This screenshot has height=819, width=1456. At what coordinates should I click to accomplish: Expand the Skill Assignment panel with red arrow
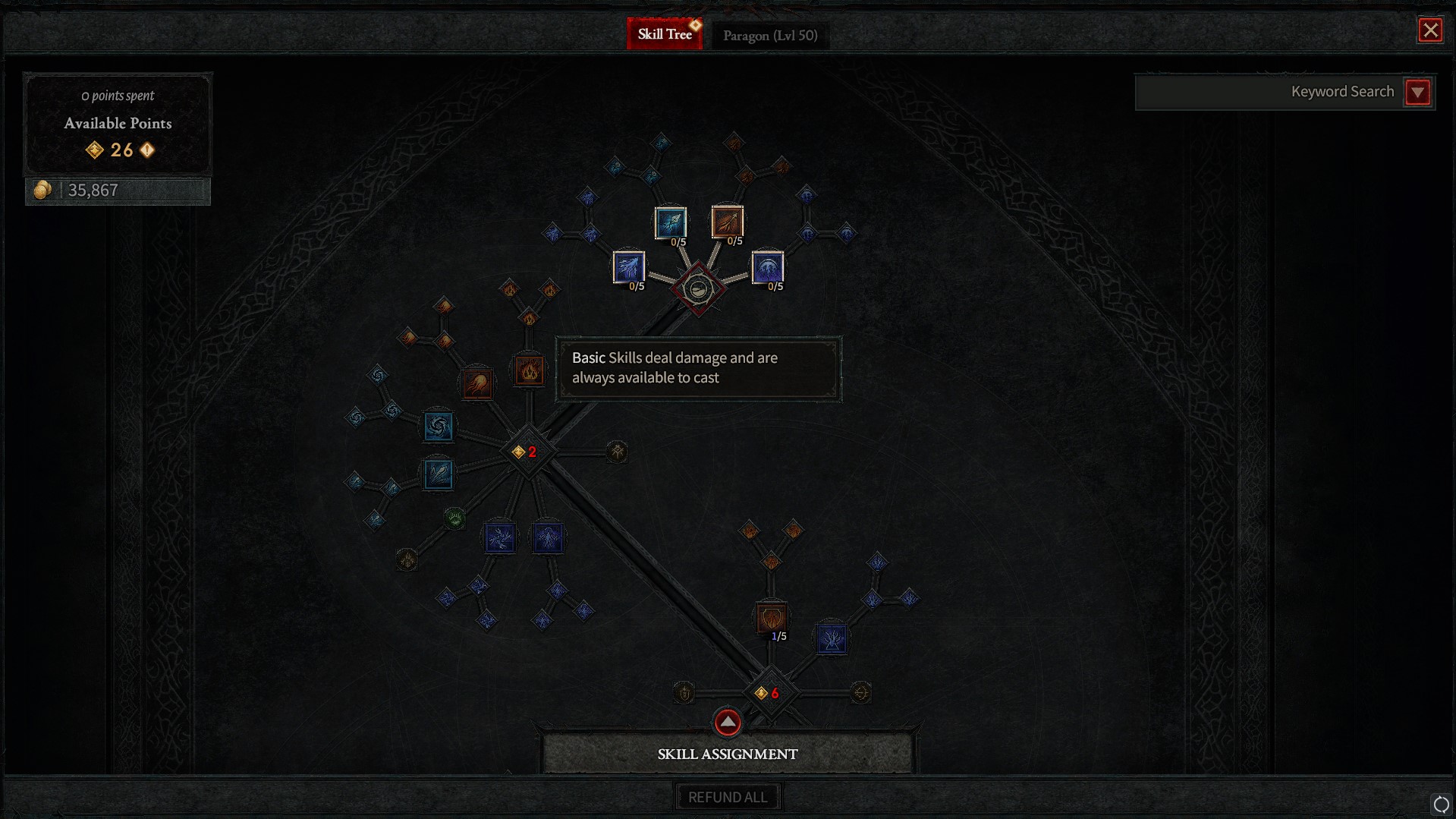(727, 722)
